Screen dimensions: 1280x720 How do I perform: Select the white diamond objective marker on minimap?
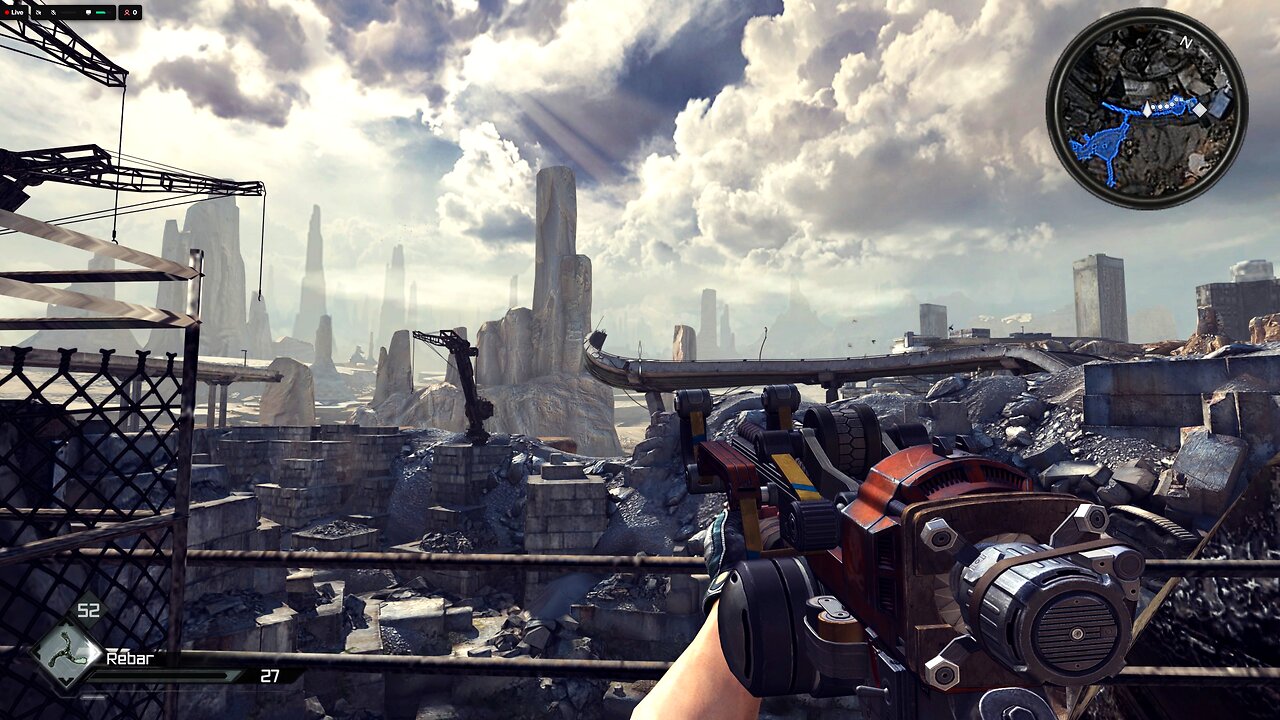(1200, 110)
